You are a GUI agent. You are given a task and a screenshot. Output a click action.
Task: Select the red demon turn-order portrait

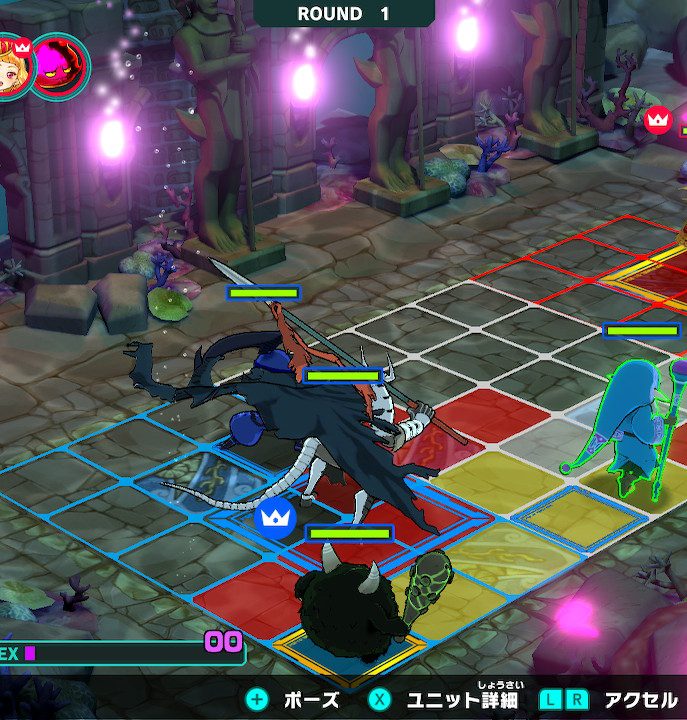click(x=60, y=67)
